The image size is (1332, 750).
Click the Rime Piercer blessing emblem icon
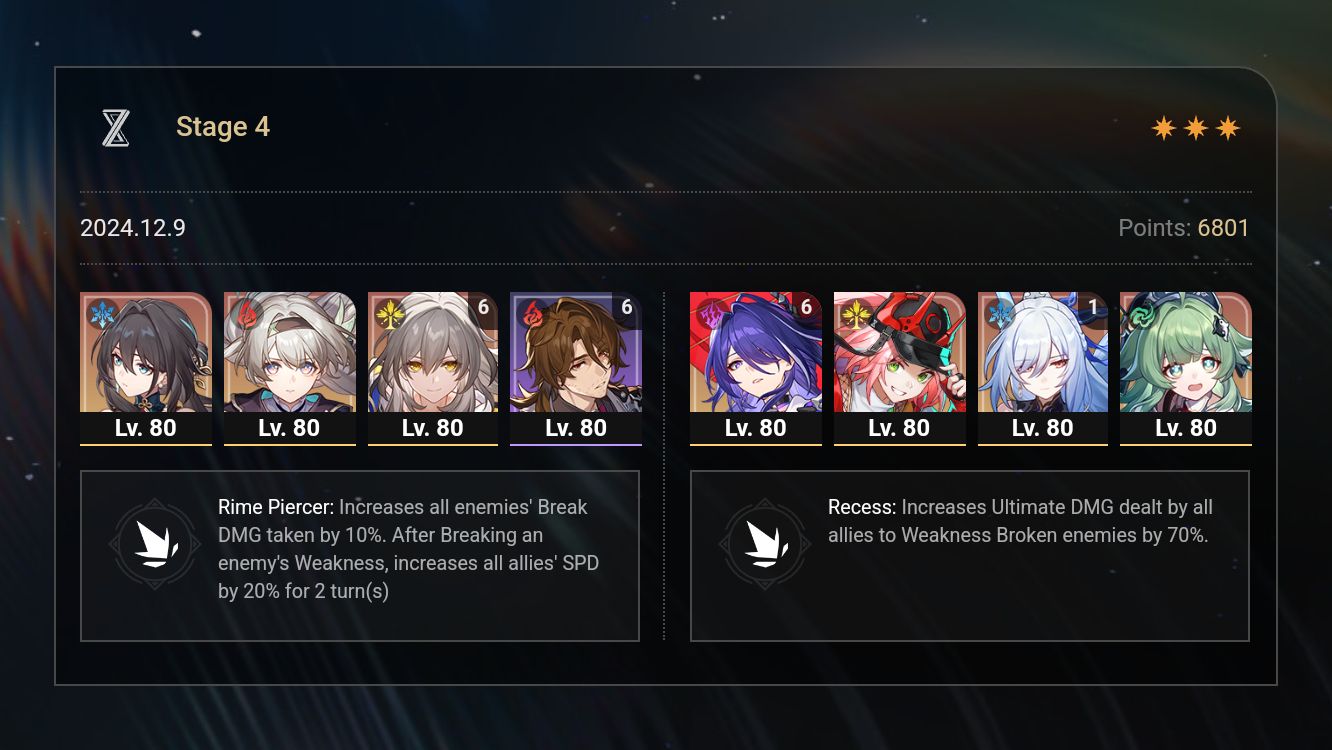click(x=155, y=543)
